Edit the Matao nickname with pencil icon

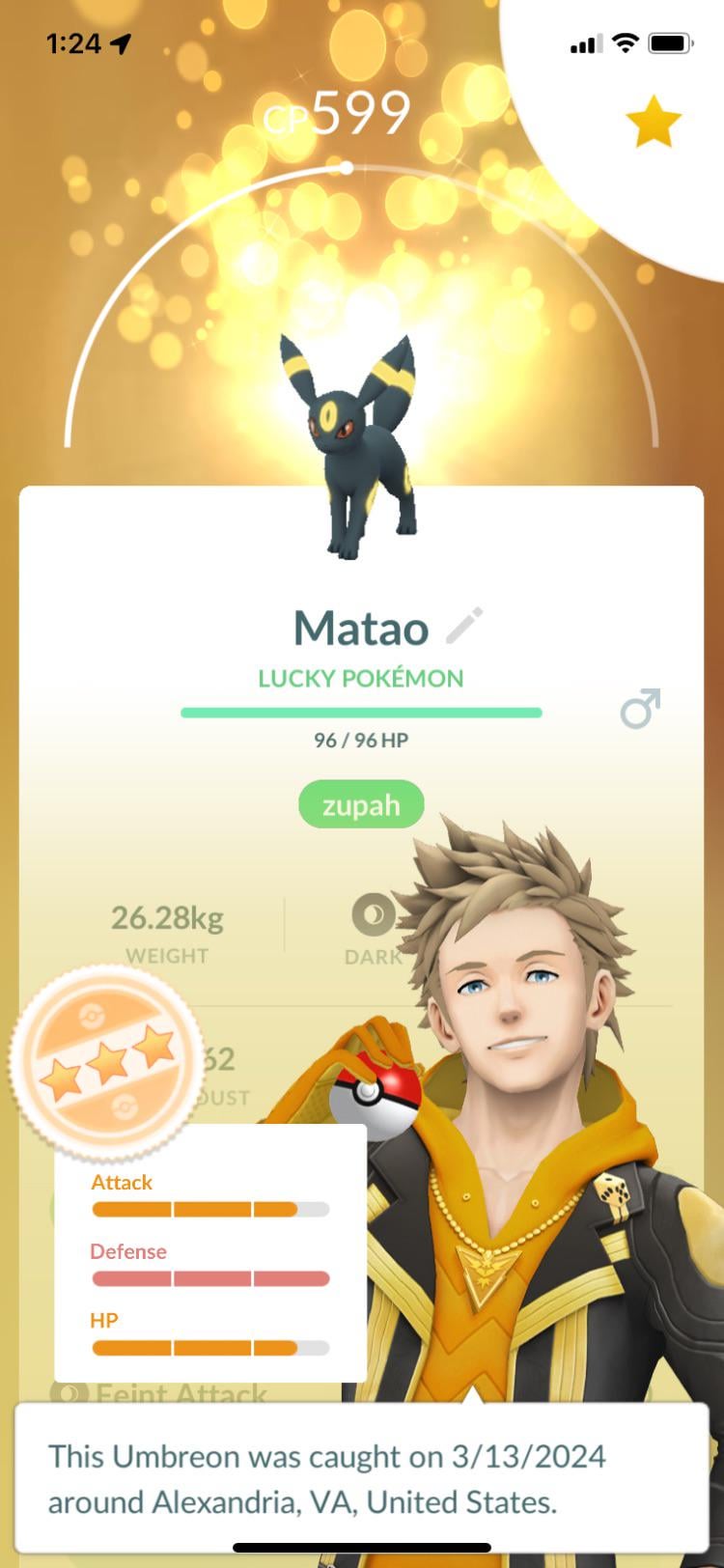click(x=464, y=627)
